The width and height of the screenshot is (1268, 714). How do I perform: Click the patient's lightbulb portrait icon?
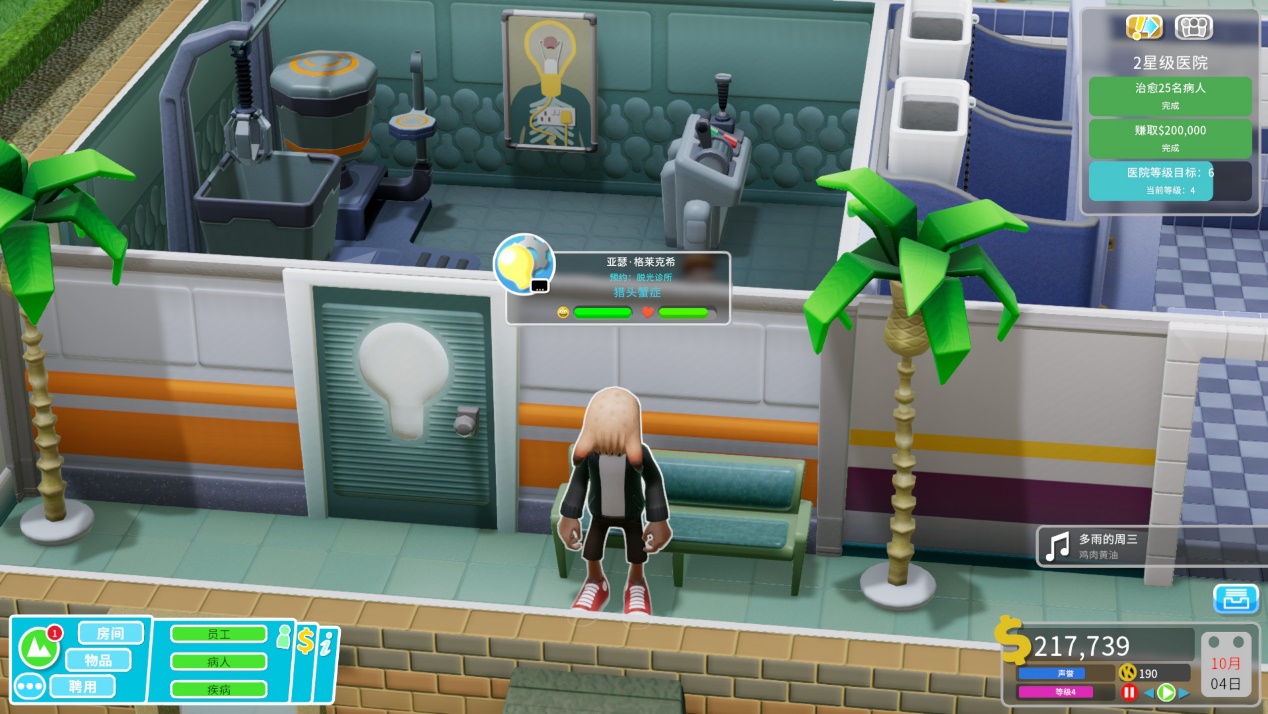(x=524, y=264)
